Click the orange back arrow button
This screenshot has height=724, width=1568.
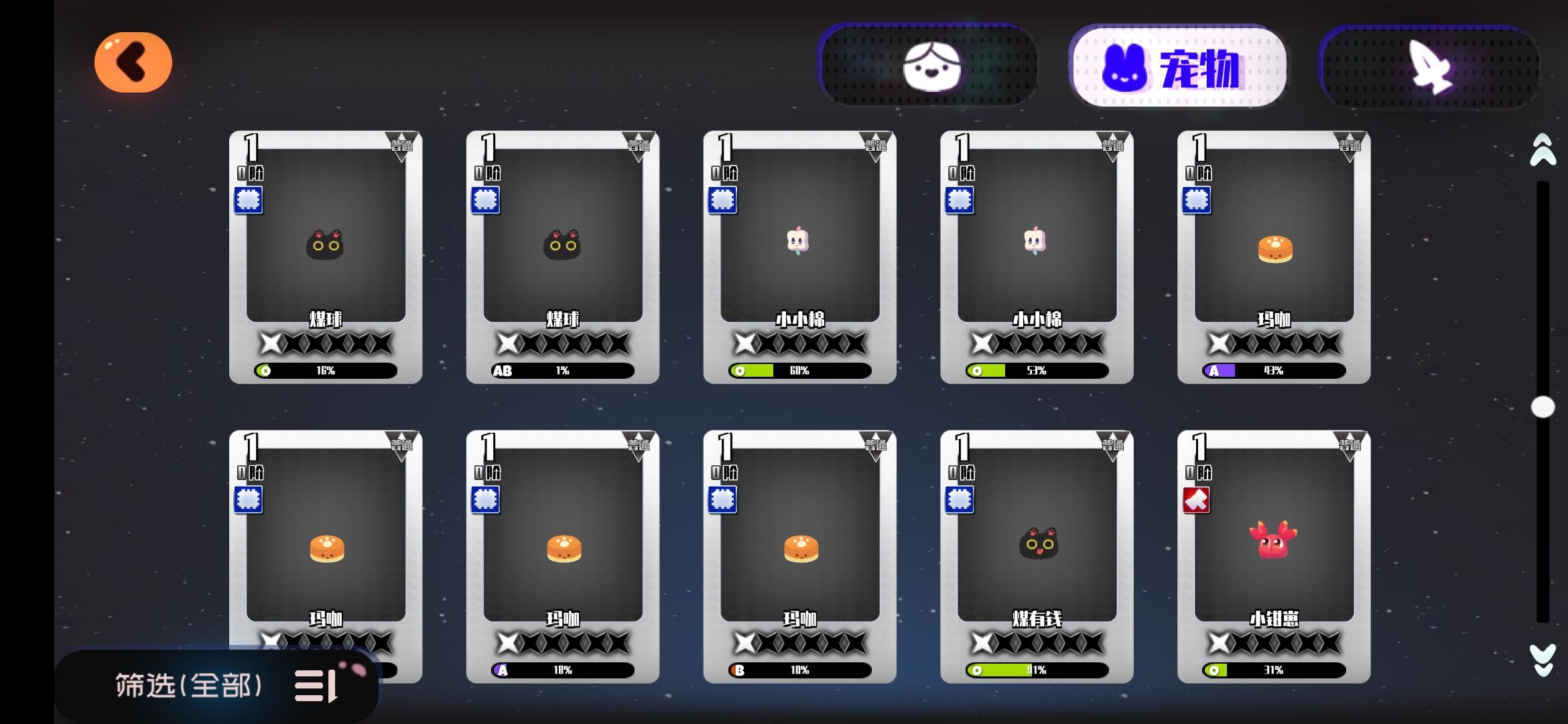tap(133, 62)
